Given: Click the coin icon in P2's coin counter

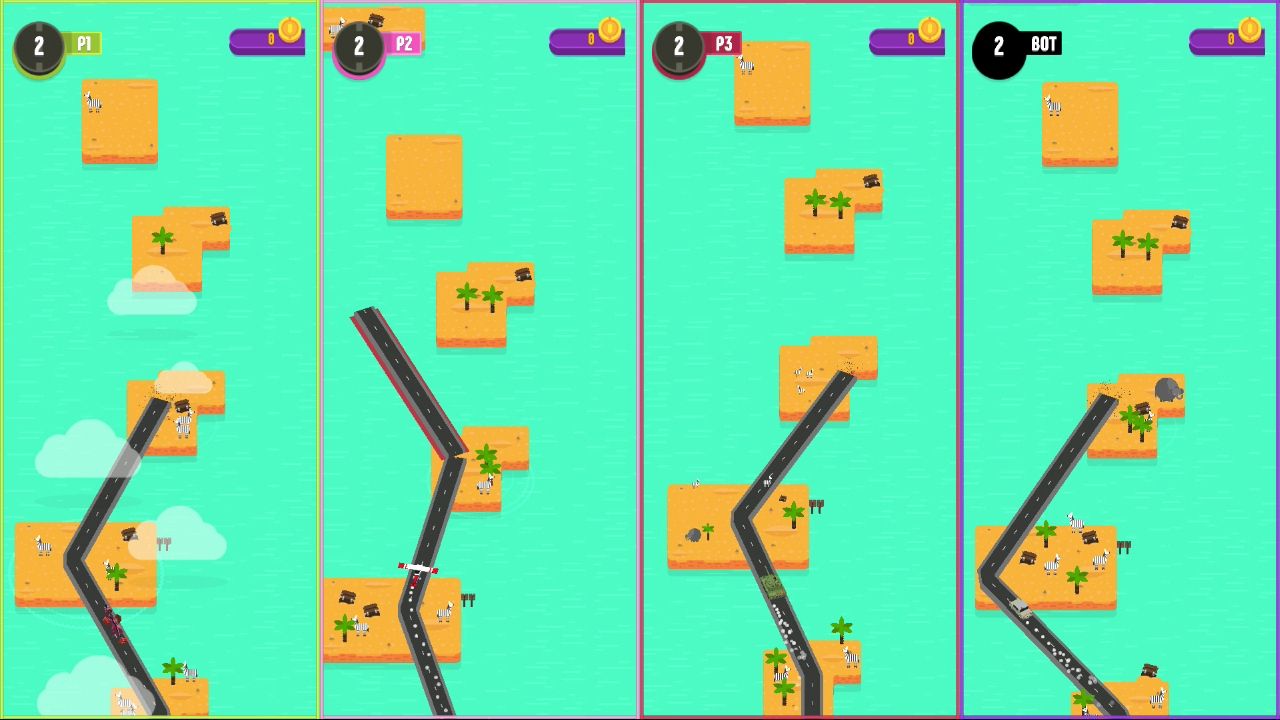Looking at the screenshot, I should (610, 31).
